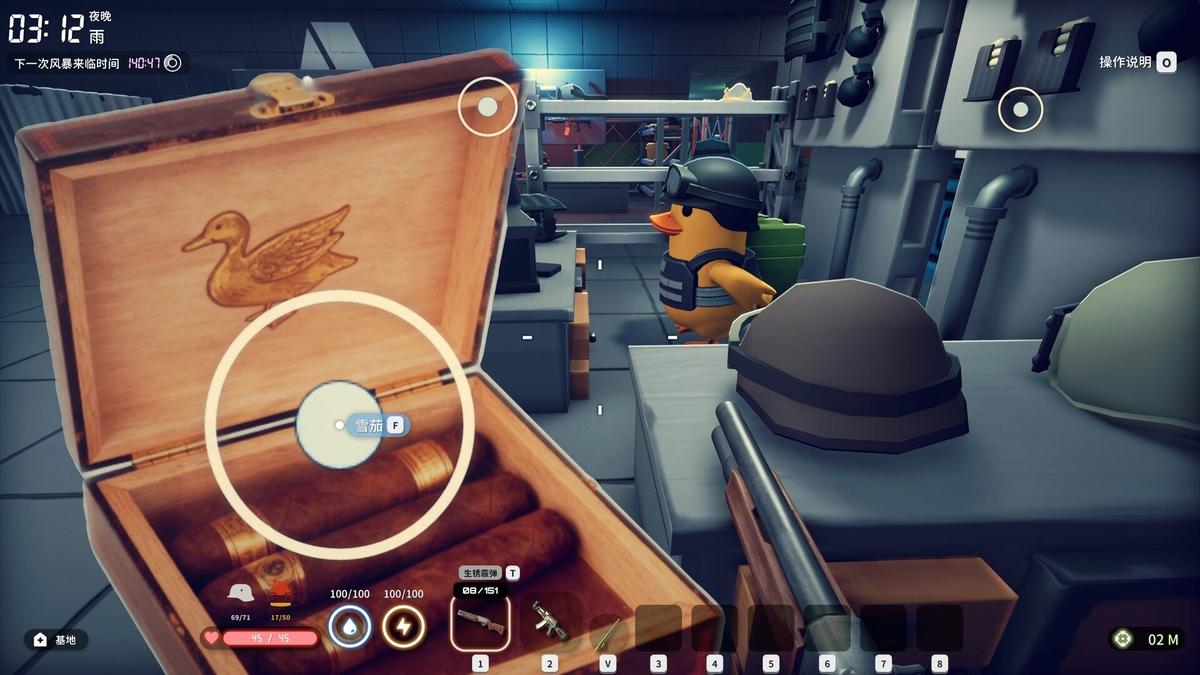The width and height of the screenshot is (1200, 675).
Task: Click the helmet durability icon
Action: pyautogui.click(x=240, y=593)
